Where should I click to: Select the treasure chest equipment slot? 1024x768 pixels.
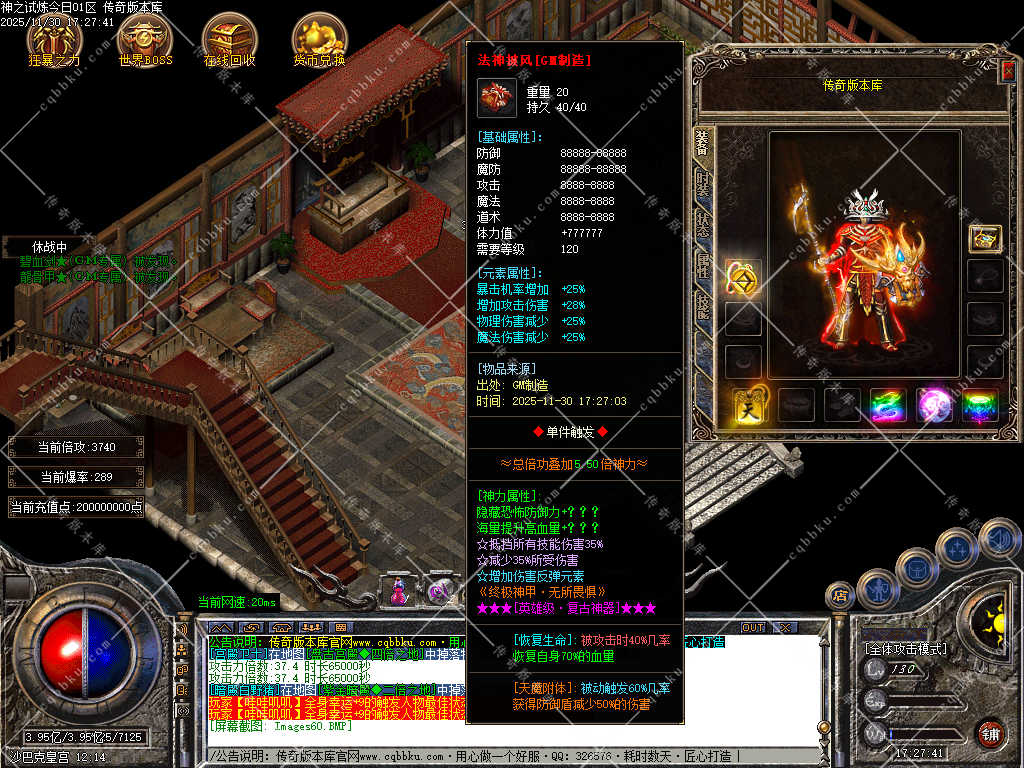(x=985, y=238)
